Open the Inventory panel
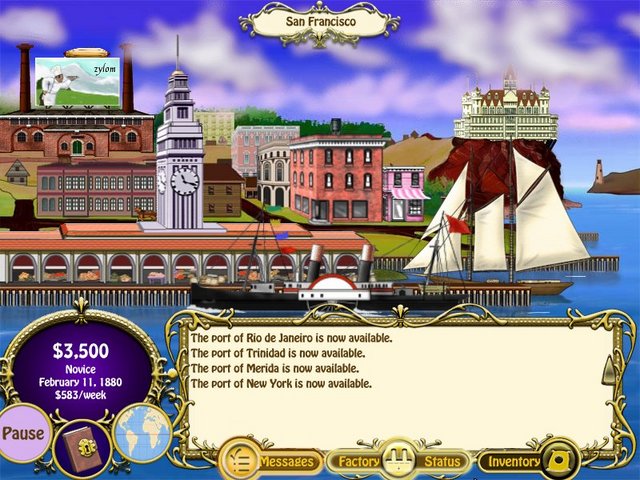Screen dimensions: 640x480 click(515, 462)
